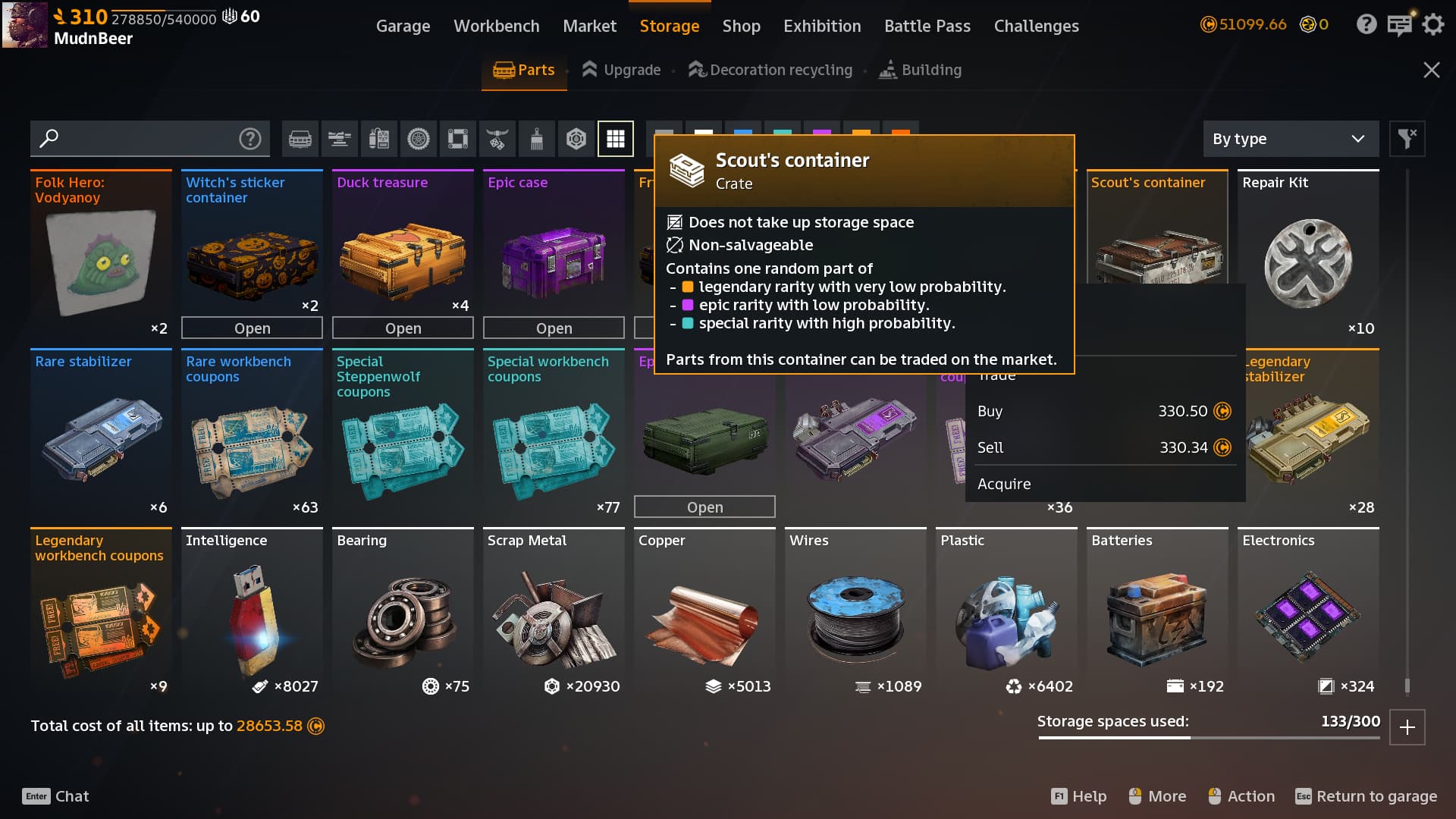1456x819 pixels.
Task: Show all item categories grid filter
Action: (615, 139)
